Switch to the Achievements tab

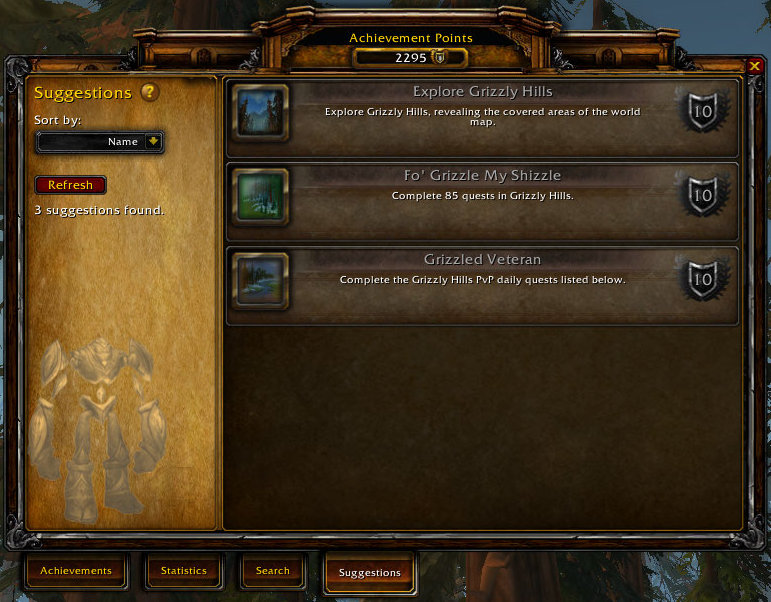coord(76,571)
